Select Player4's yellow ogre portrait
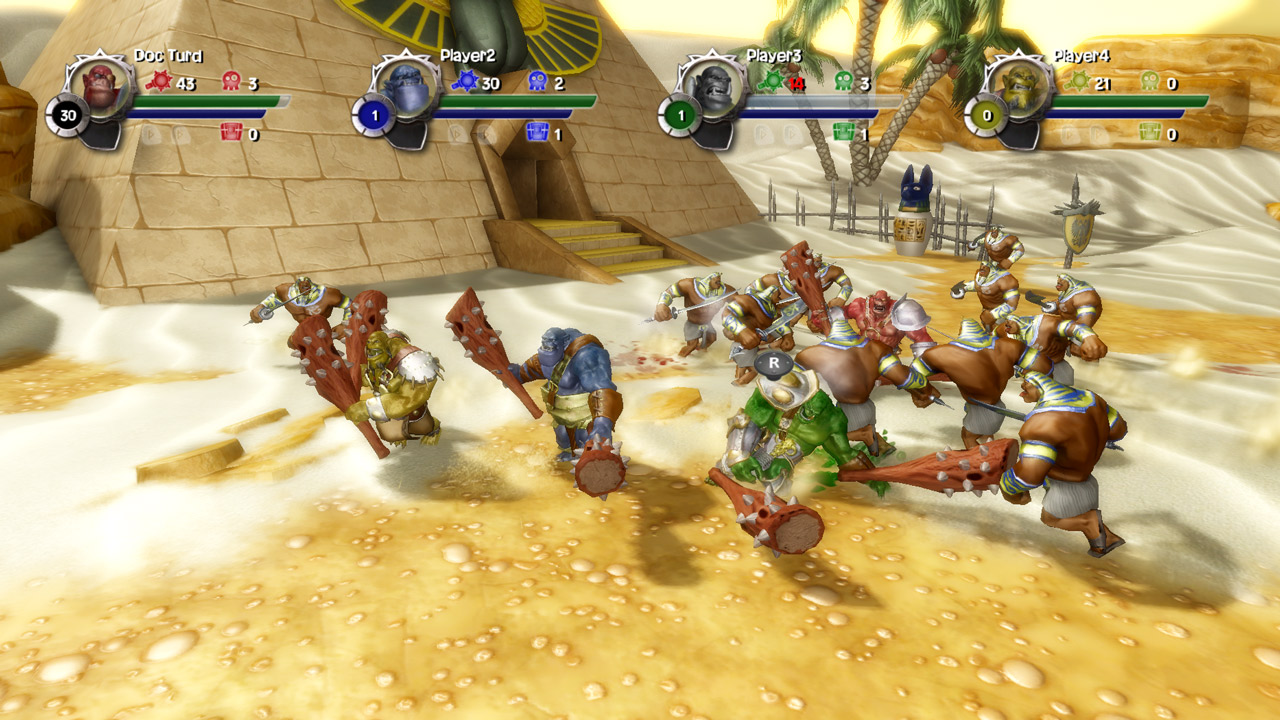 (1020, 86)
